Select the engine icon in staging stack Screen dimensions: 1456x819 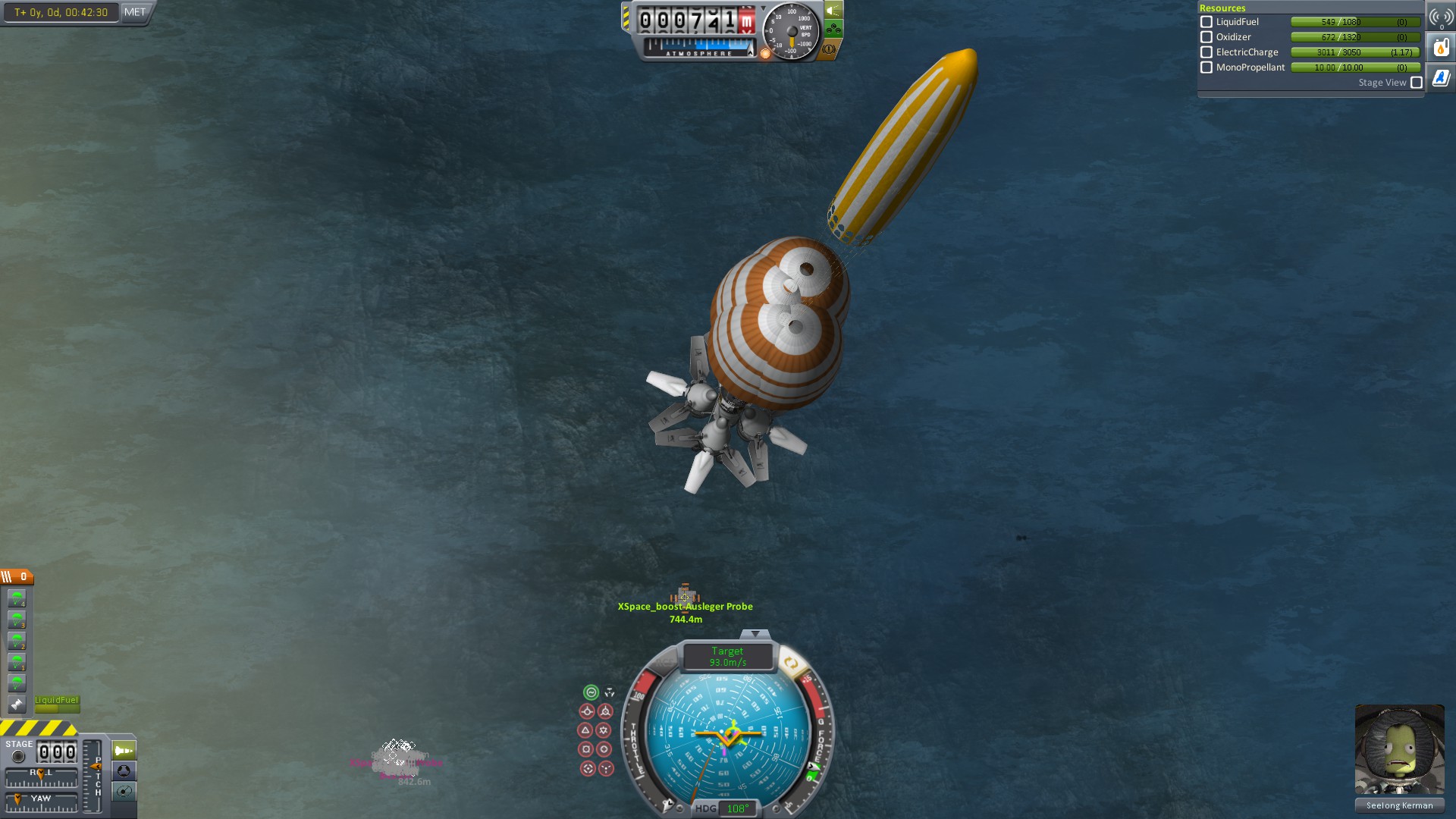coord(17,704)
